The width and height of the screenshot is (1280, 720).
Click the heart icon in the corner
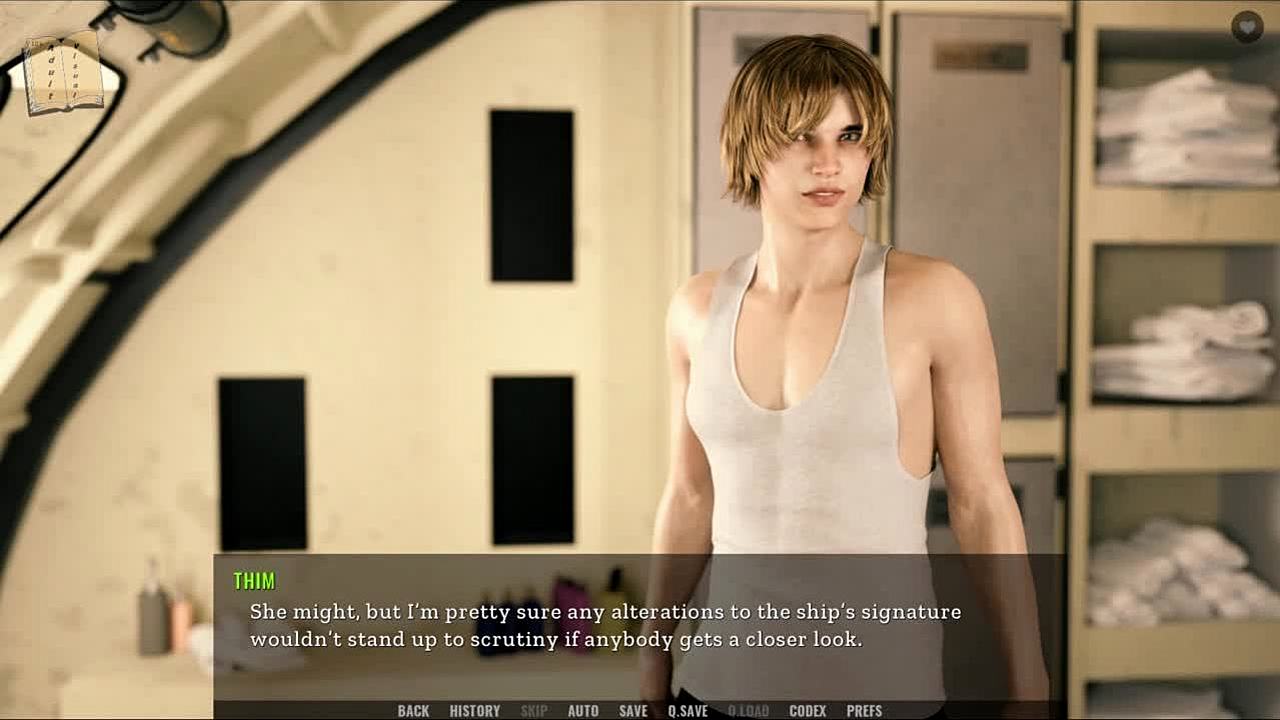point(1247,27)
